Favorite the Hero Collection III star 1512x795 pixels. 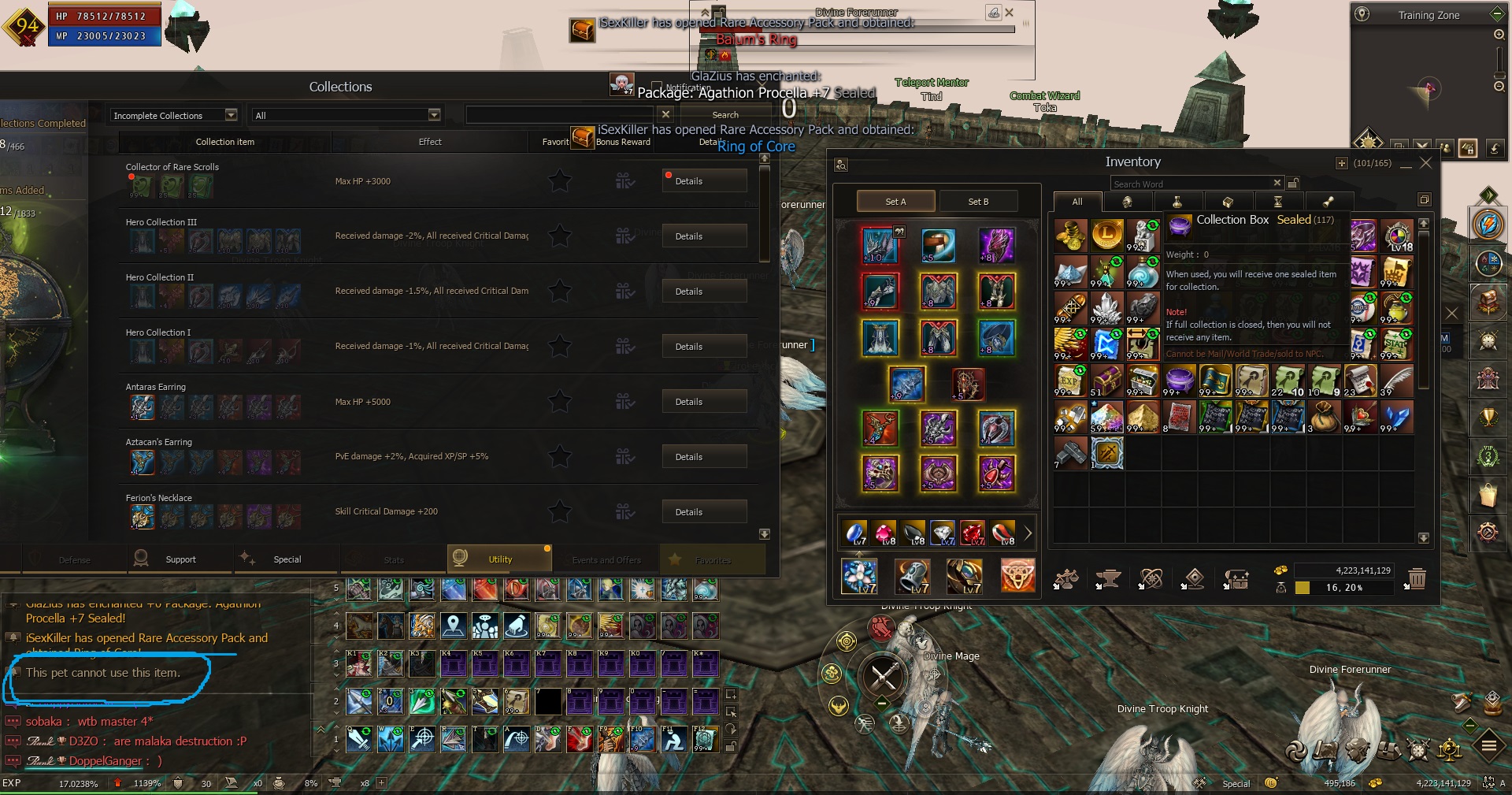pos(560,236)
